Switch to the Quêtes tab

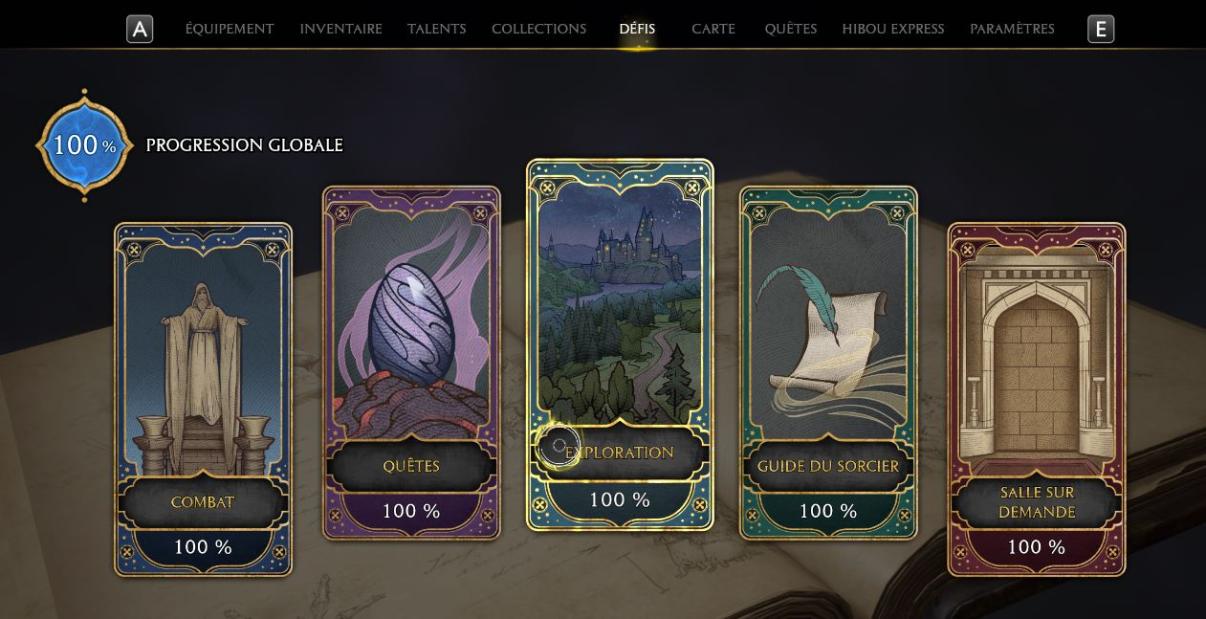click(791, 29)
